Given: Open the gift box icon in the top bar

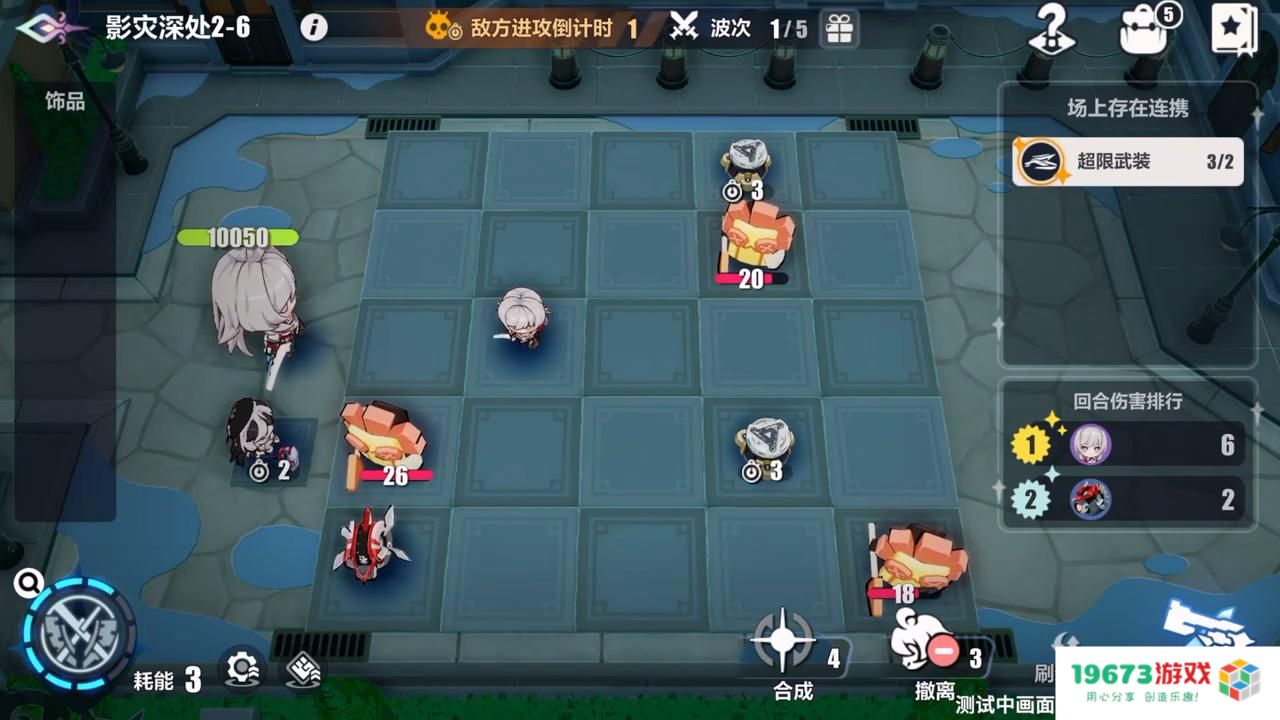Looking at the screenshot, I should click(839, 29).
